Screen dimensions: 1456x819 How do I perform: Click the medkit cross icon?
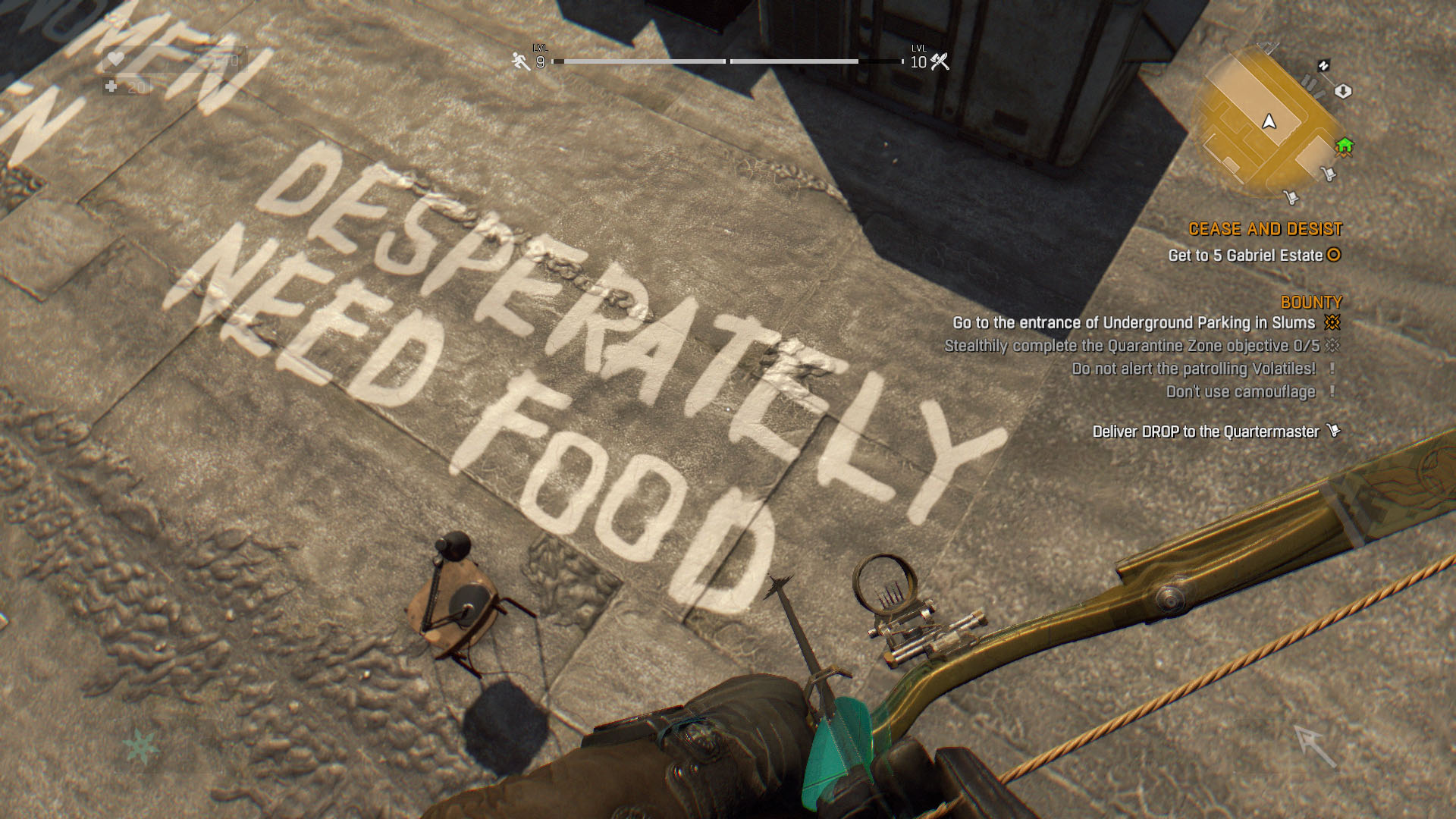pyautogui.click(x=111, y=87)
